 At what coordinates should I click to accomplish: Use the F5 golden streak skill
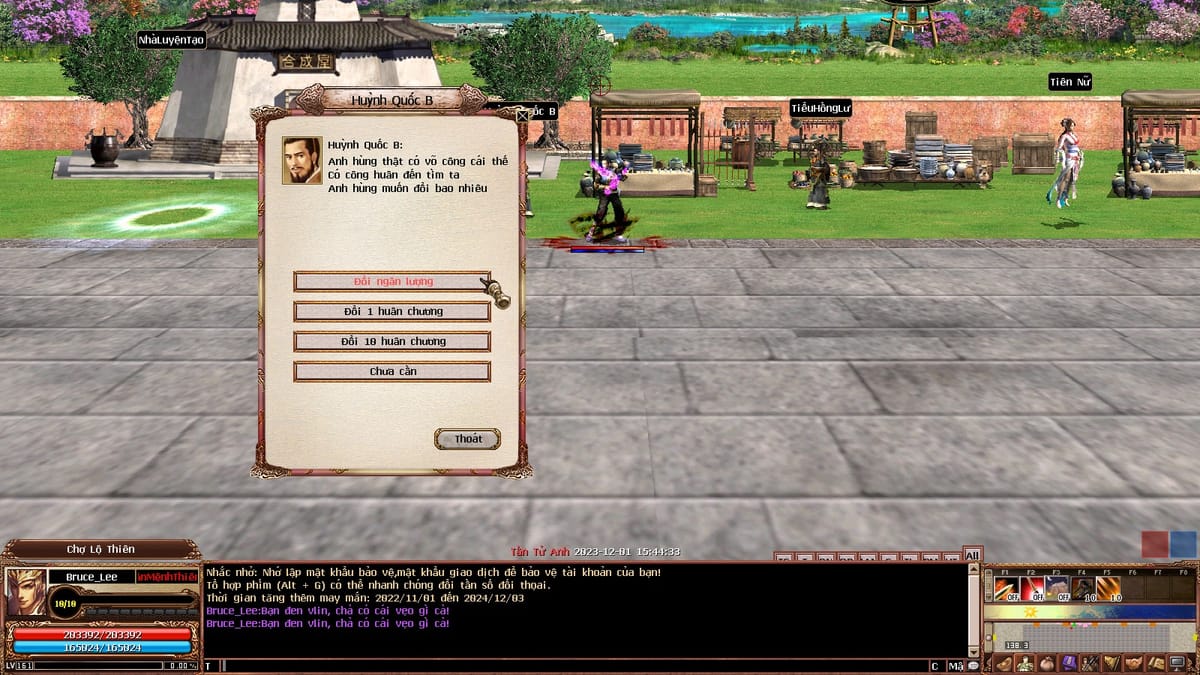pos(1108,588)
